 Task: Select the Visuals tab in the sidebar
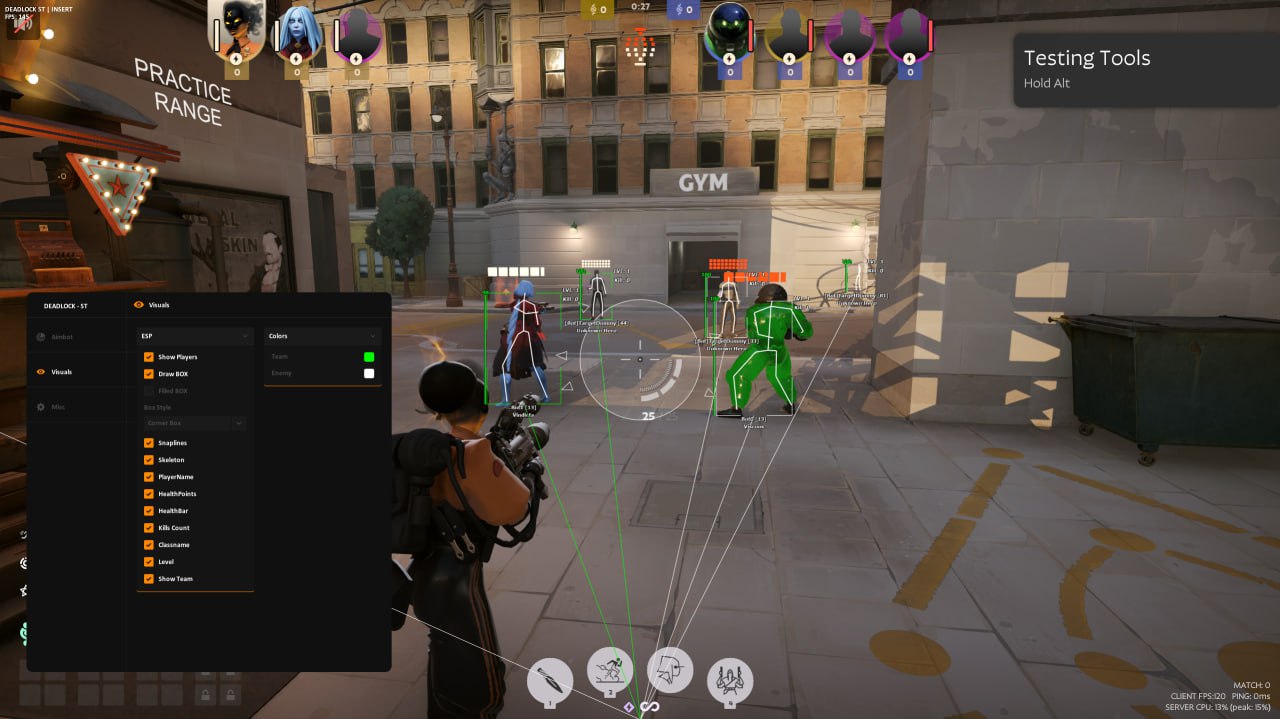tap(61, 372)
